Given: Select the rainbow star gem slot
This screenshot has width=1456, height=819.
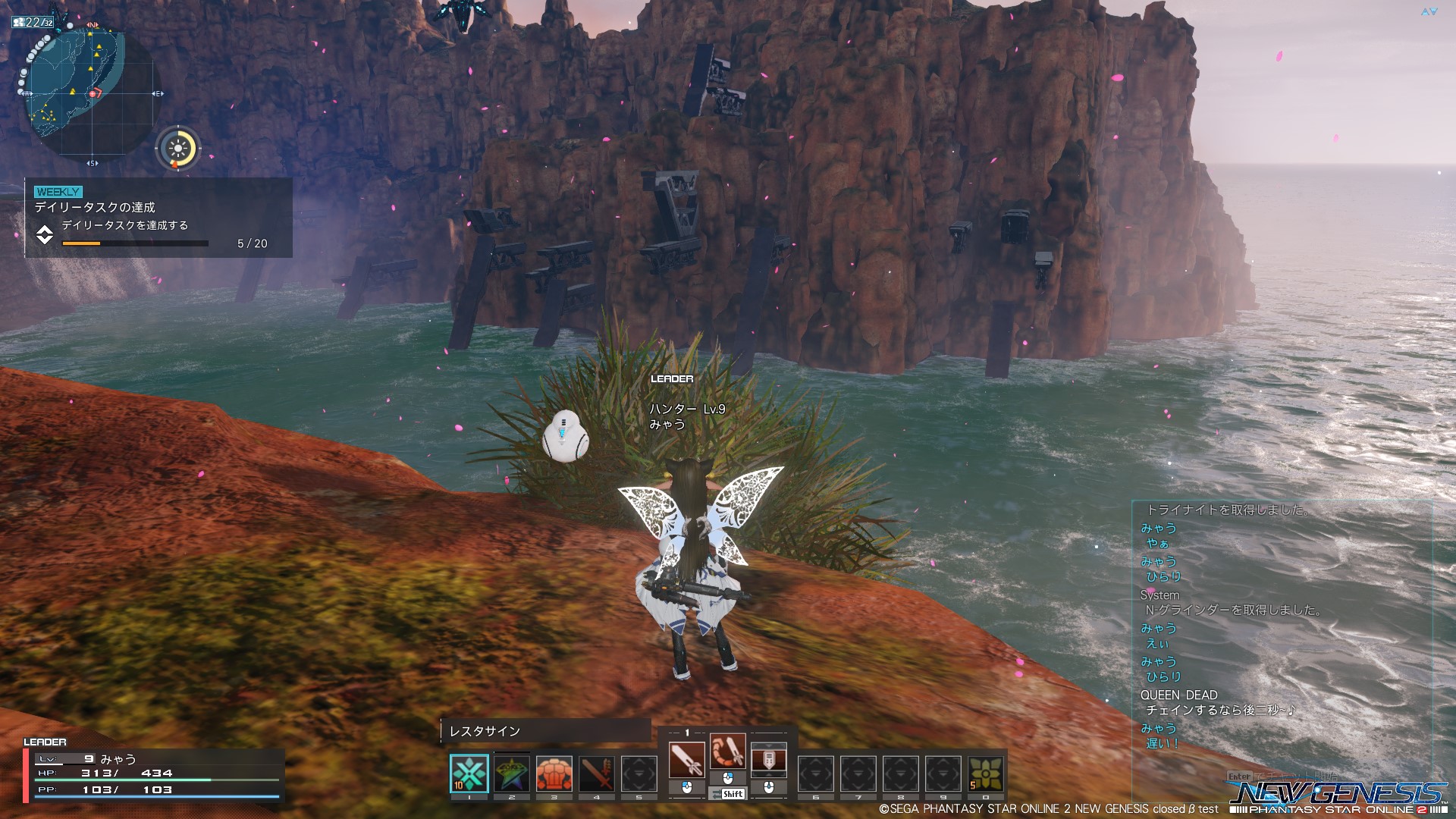Looking at the screenshot, I should 512,773.
